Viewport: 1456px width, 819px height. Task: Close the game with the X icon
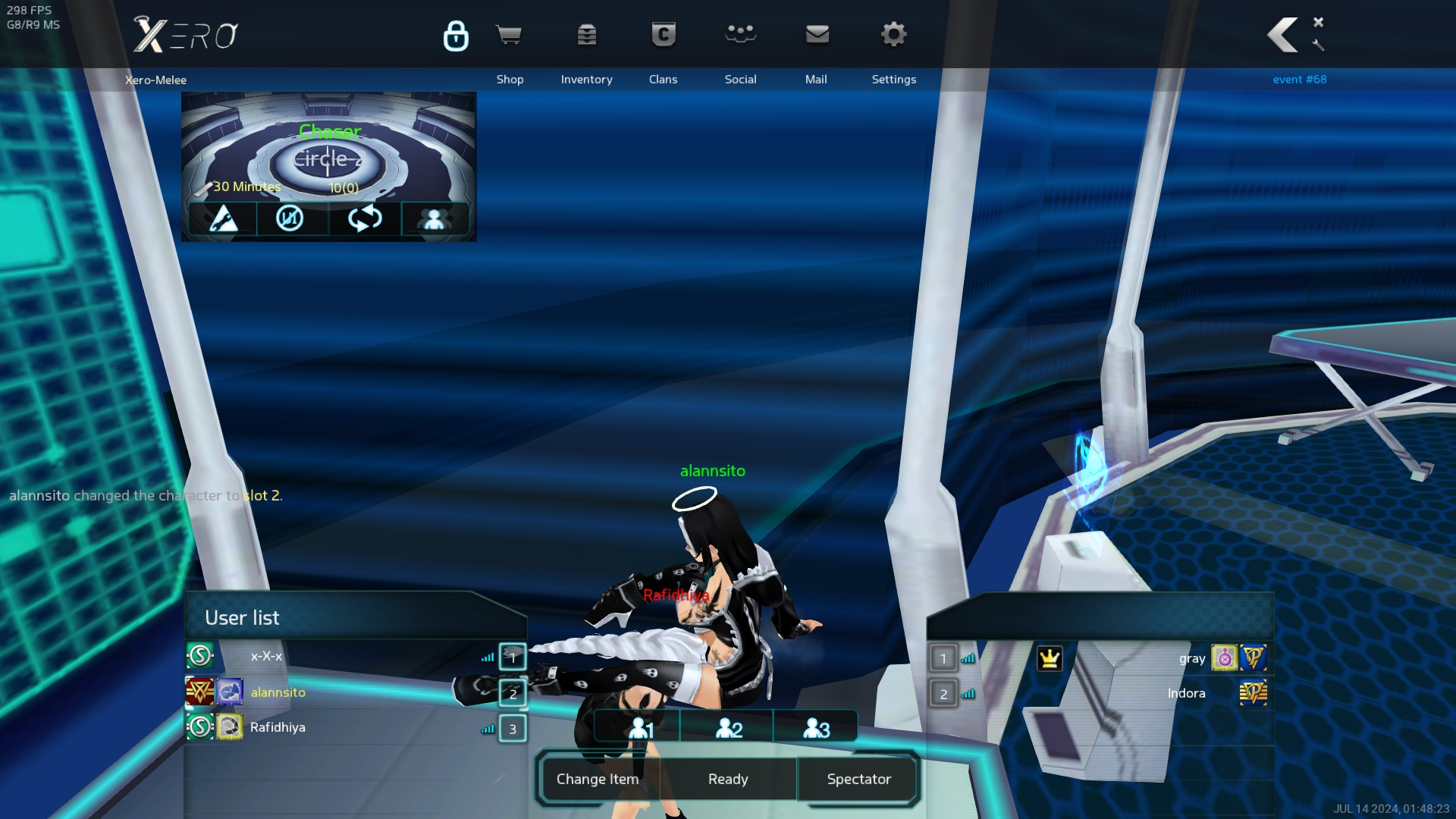[1319, 22]
